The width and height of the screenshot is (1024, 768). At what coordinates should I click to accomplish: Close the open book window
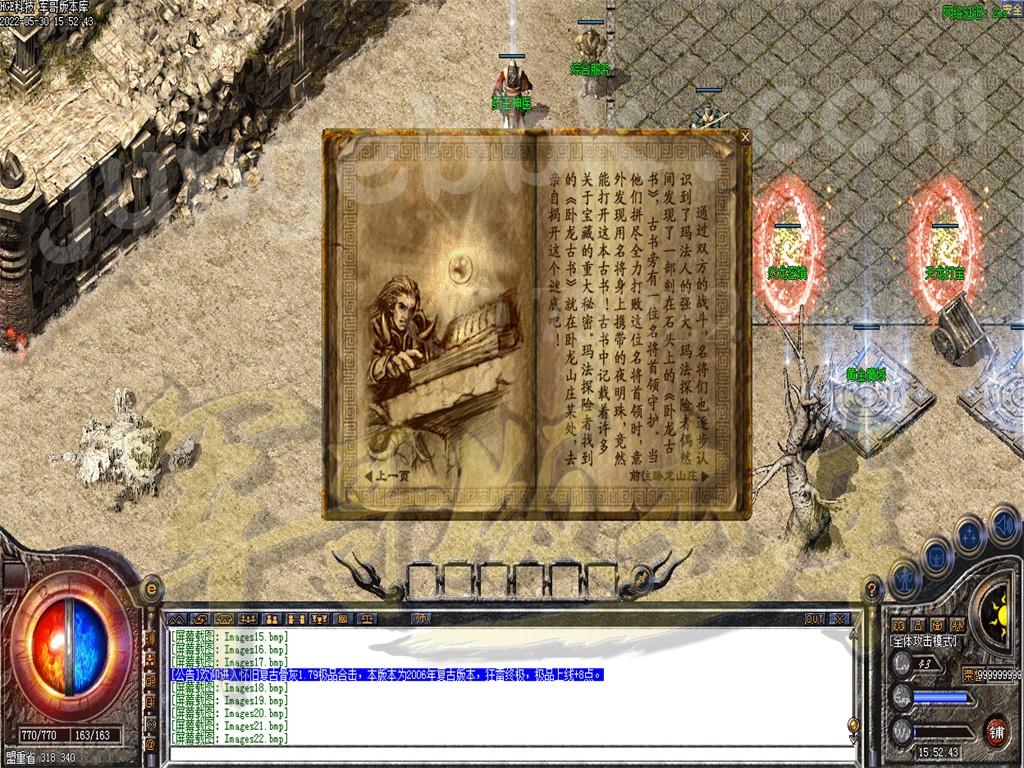pos(744,136)
